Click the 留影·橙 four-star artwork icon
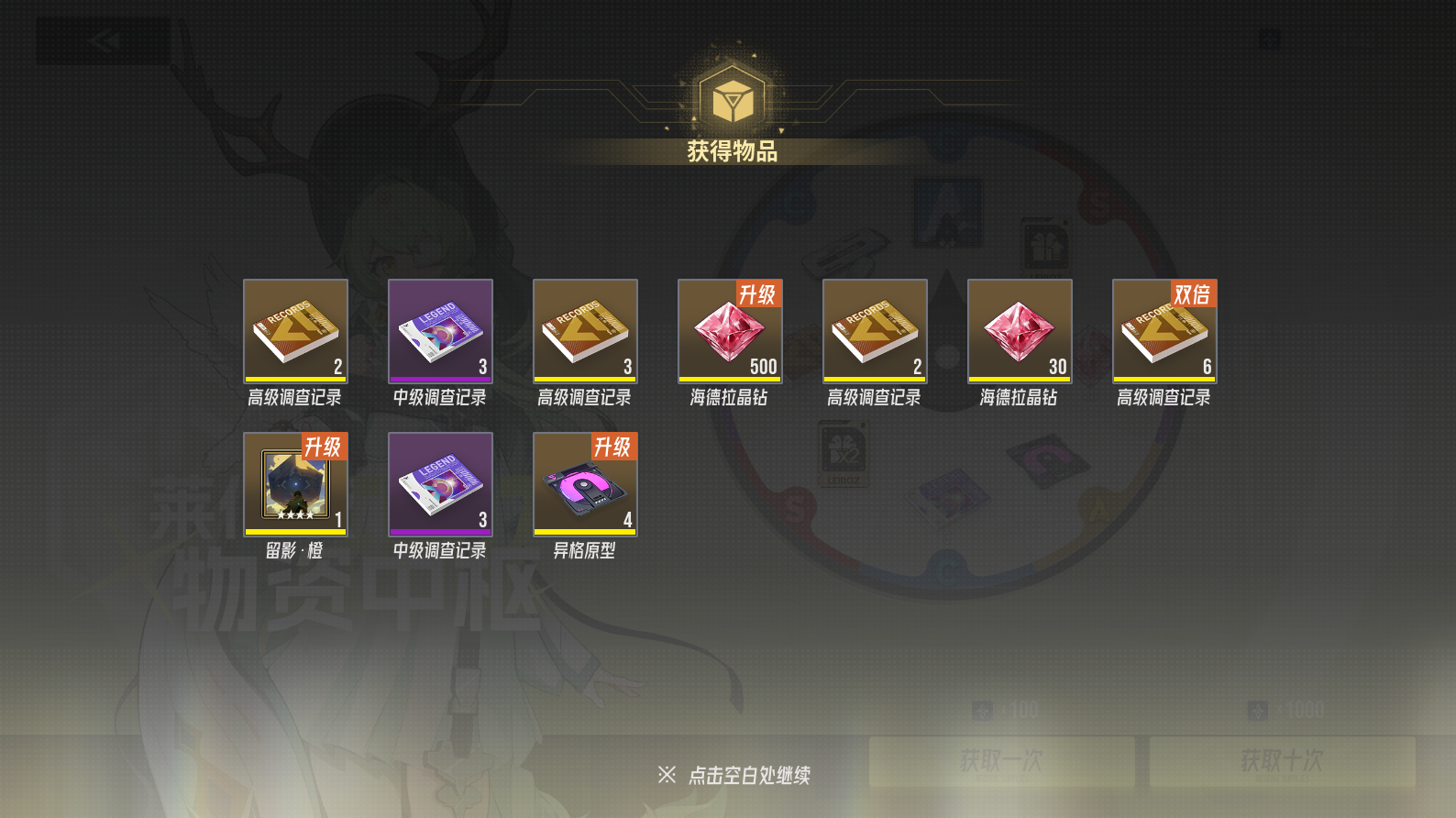This screenshot has height=818, width=1456. point(294,483)
